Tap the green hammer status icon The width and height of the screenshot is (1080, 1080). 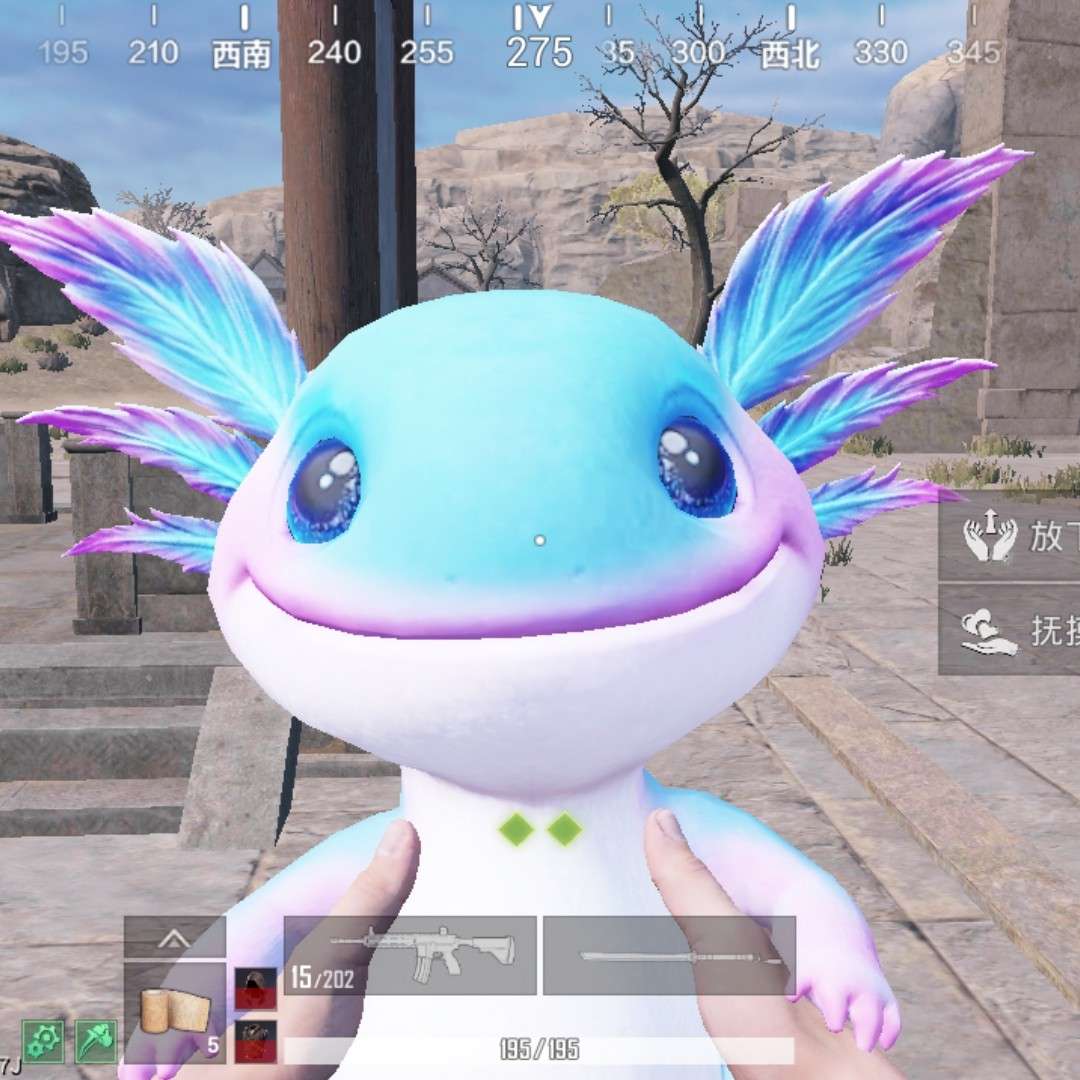coord(96,1042)
